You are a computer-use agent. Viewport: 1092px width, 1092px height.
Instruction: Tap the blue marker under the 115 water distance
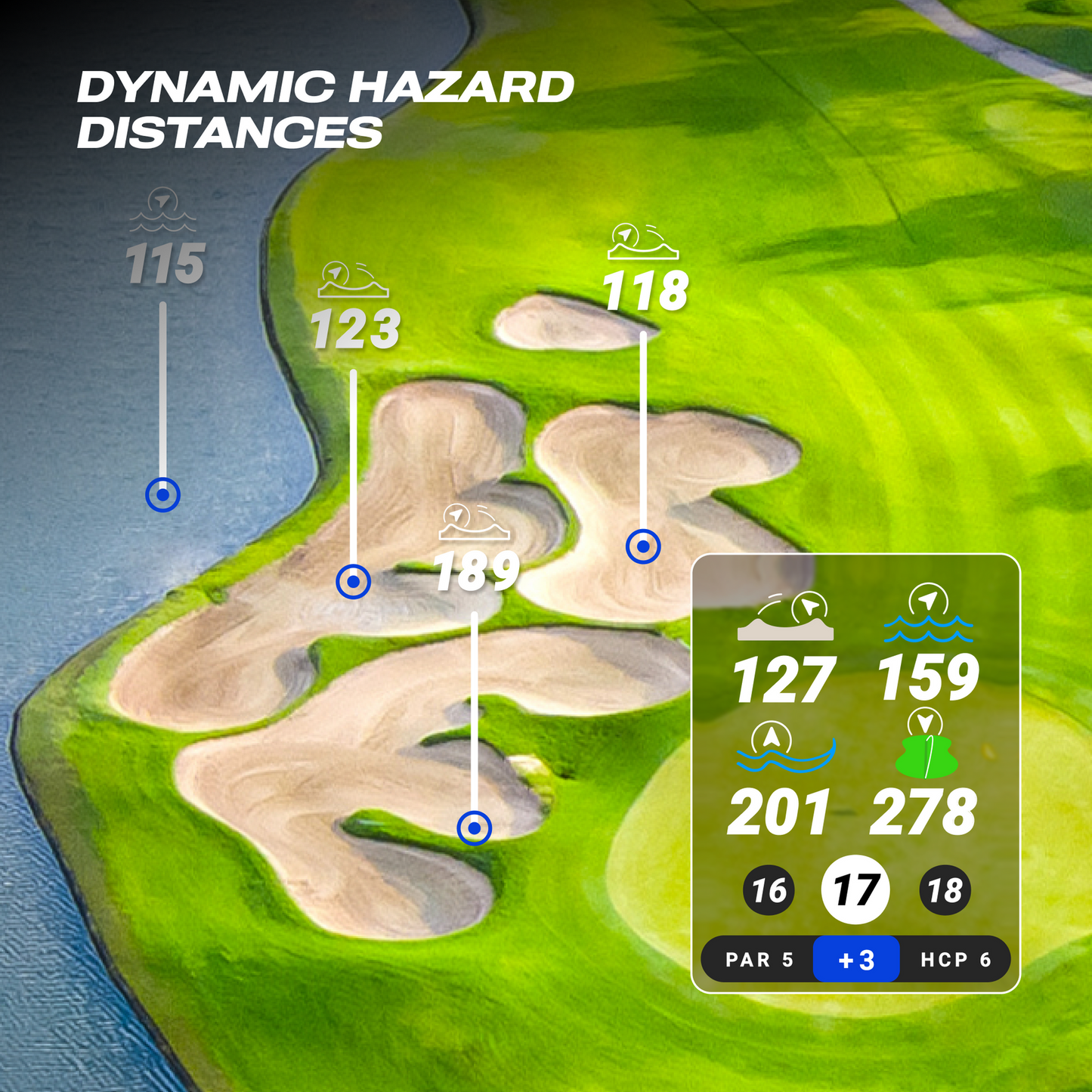point(162,496)
